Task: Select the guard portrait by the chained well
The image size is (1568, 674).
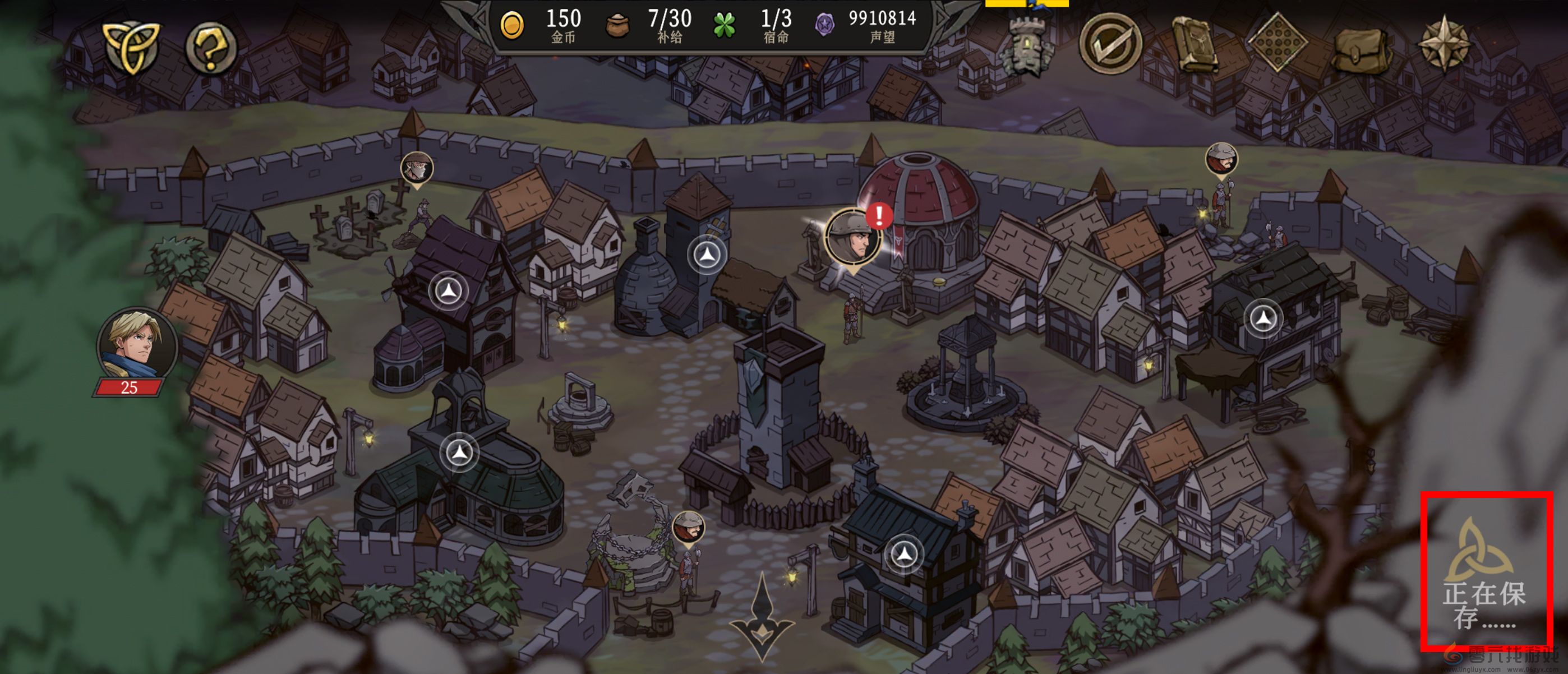Action: click(x=689, y=527)
